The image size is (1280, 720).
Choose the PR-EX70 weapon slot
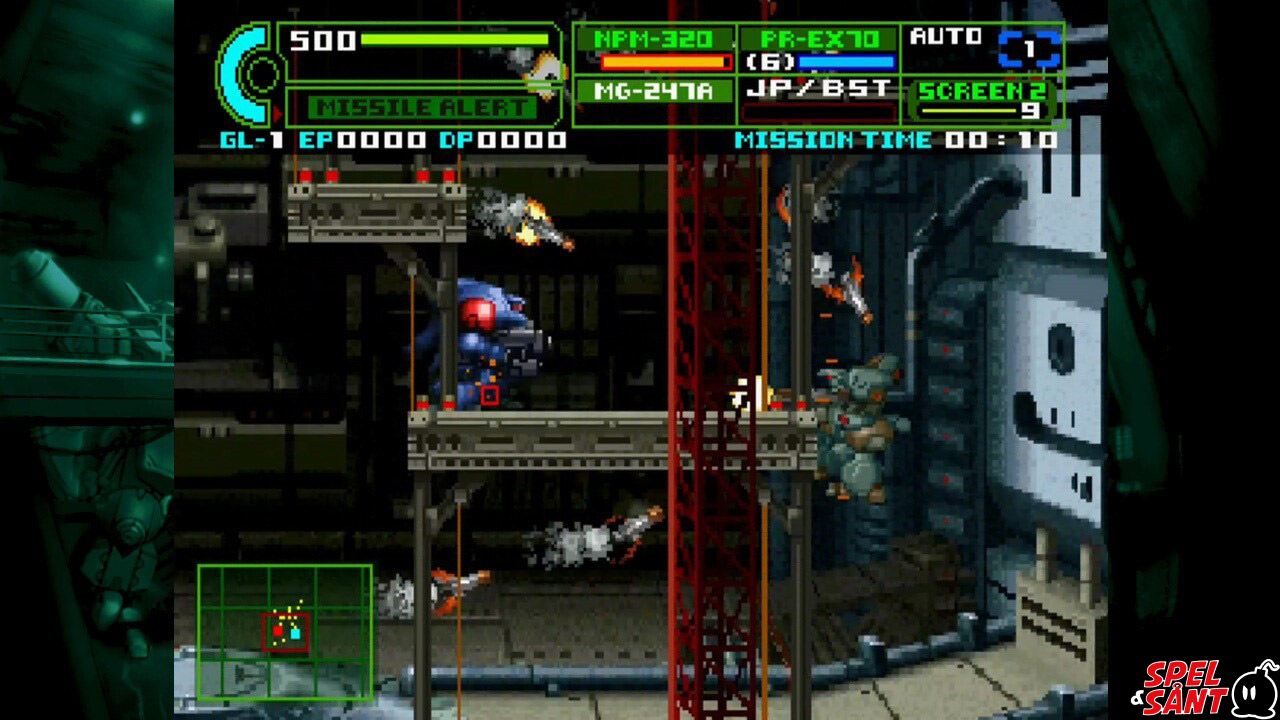(x=818, y=49)
